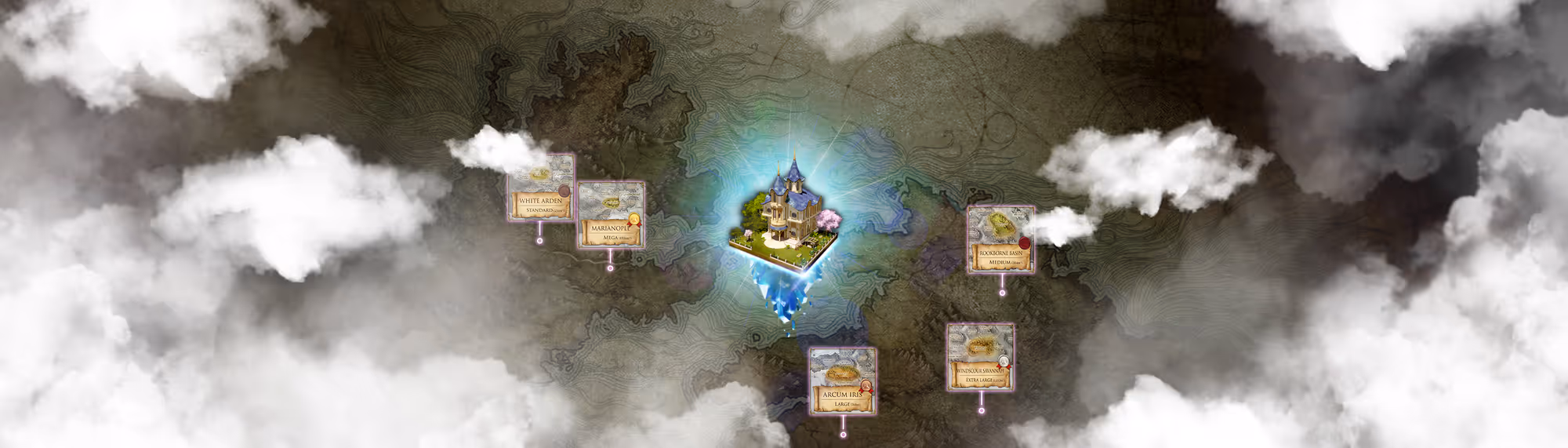Select the White Arden location card
The height and width of the screenshot is (448, 1568).
click(x=540, y=188)
